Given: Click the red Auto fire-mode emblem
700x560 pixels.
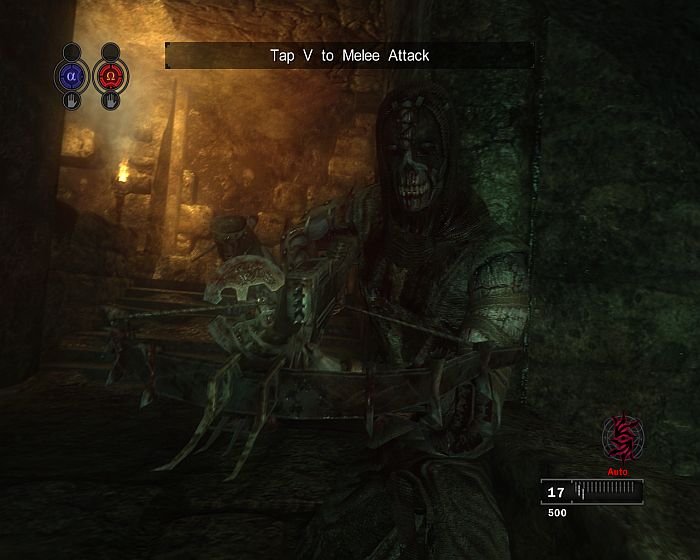Looking at the screenshot, I should [622, 437].
